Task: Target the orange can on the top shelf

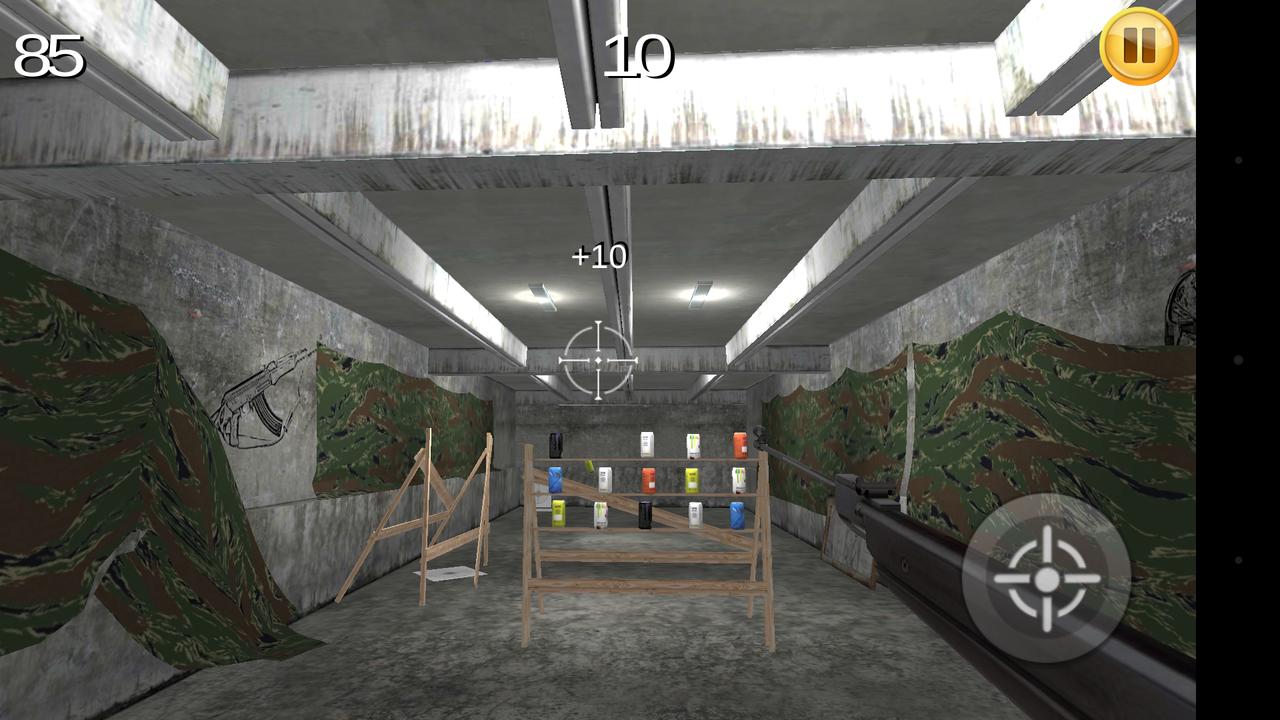Action: click(740, 444)
